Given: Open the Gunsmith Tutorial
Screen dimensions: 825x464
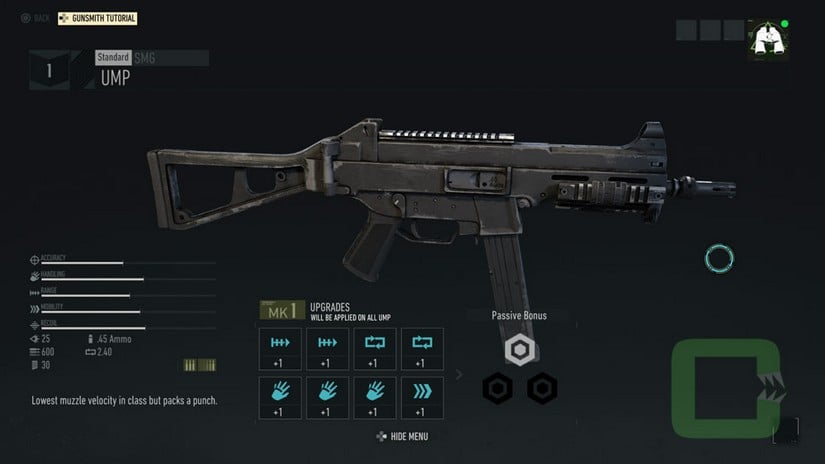Looking at the screenshot, I should click(x=98, y=18).
